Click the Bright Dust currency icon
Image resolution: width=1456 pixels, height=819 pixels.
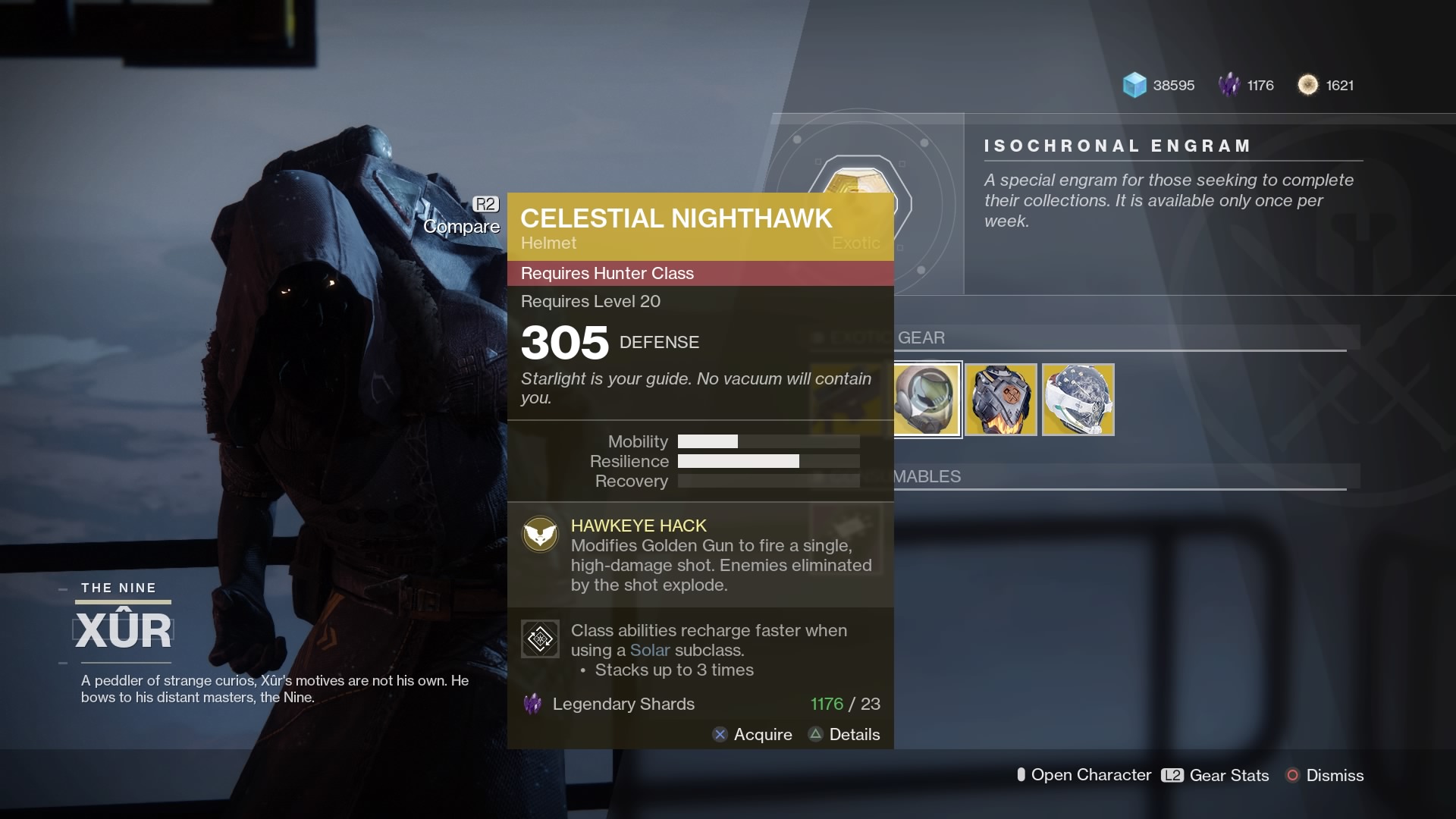coord(1309,85)
